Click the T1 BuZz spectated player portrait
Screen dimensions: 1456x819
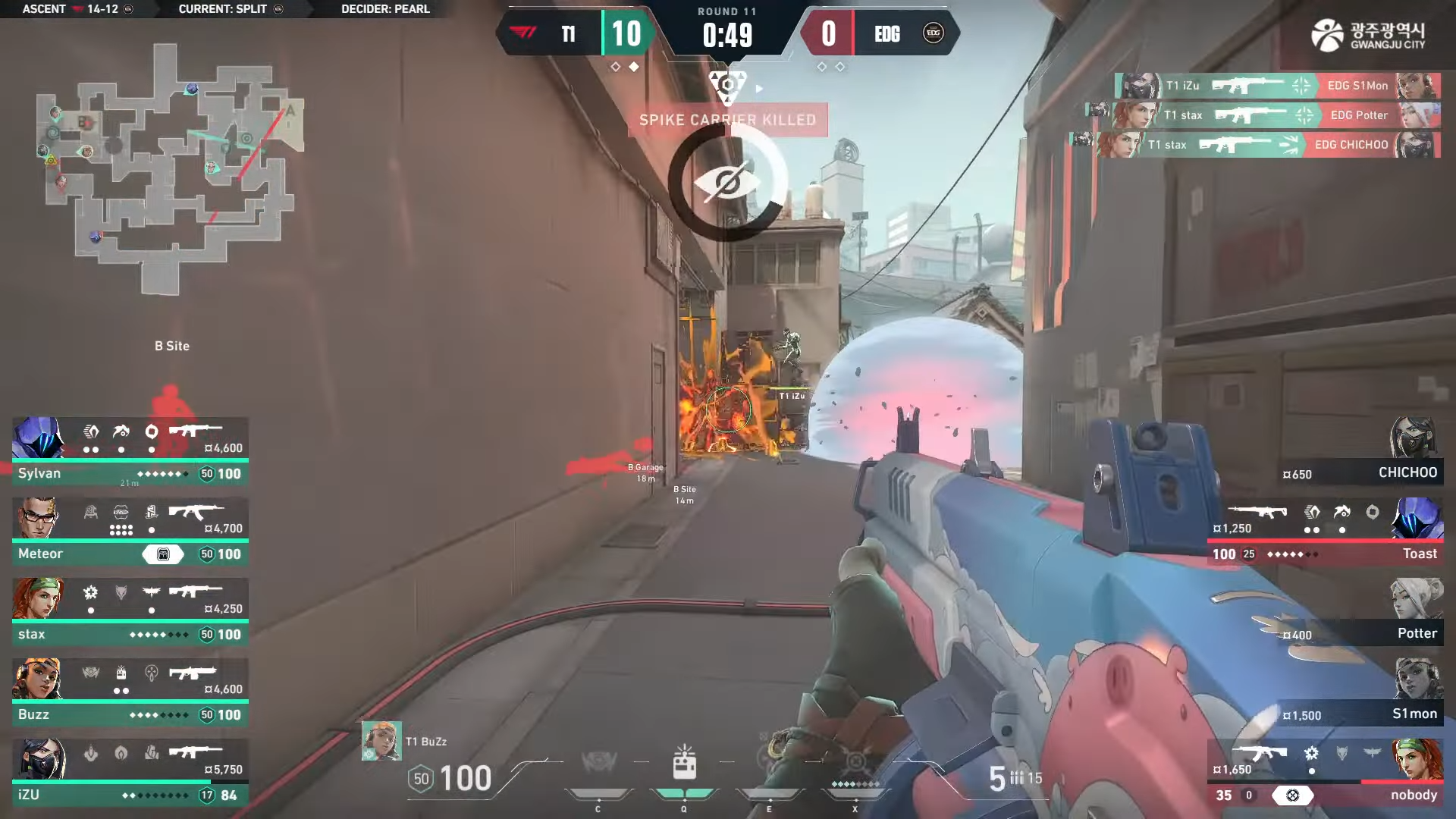coord(381,741)
